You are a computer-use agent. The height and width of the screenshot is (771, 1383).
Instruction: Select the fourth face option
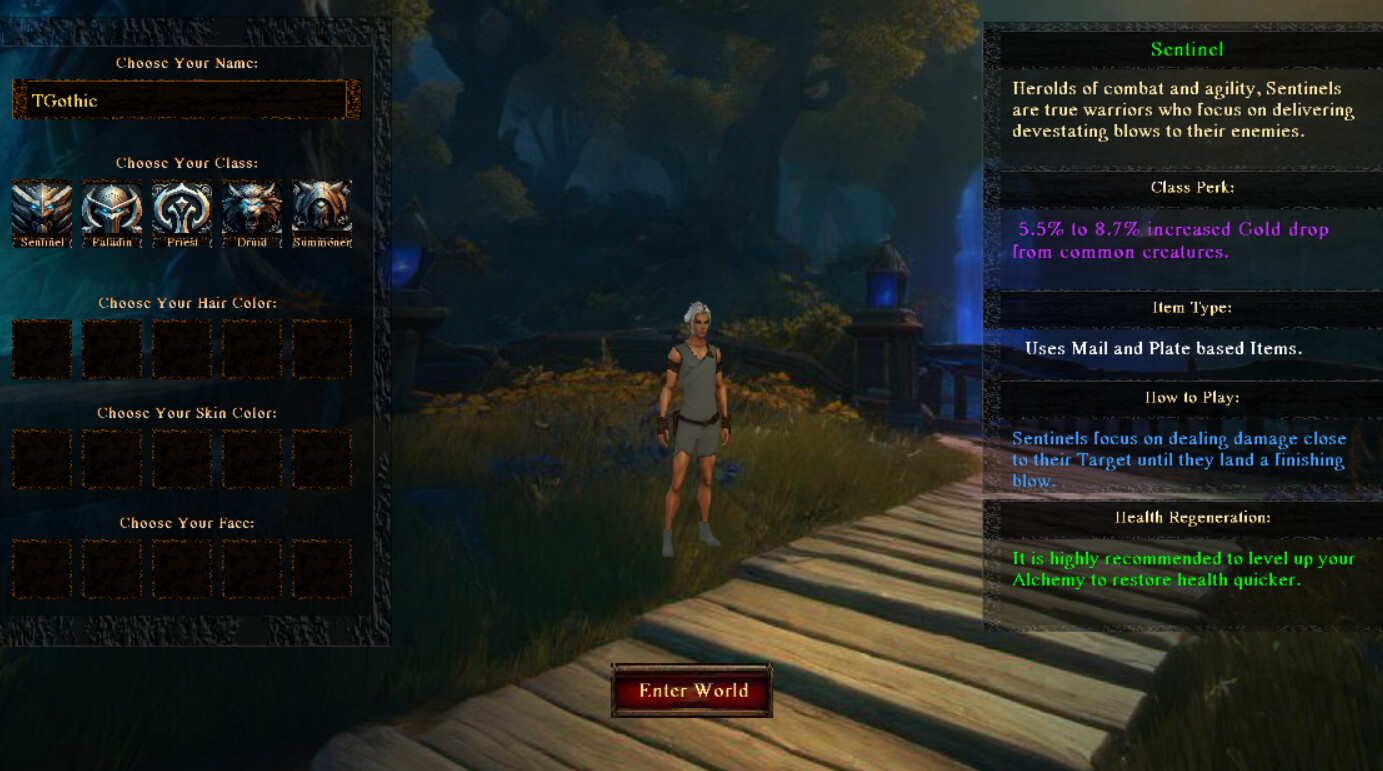point(251,570)
